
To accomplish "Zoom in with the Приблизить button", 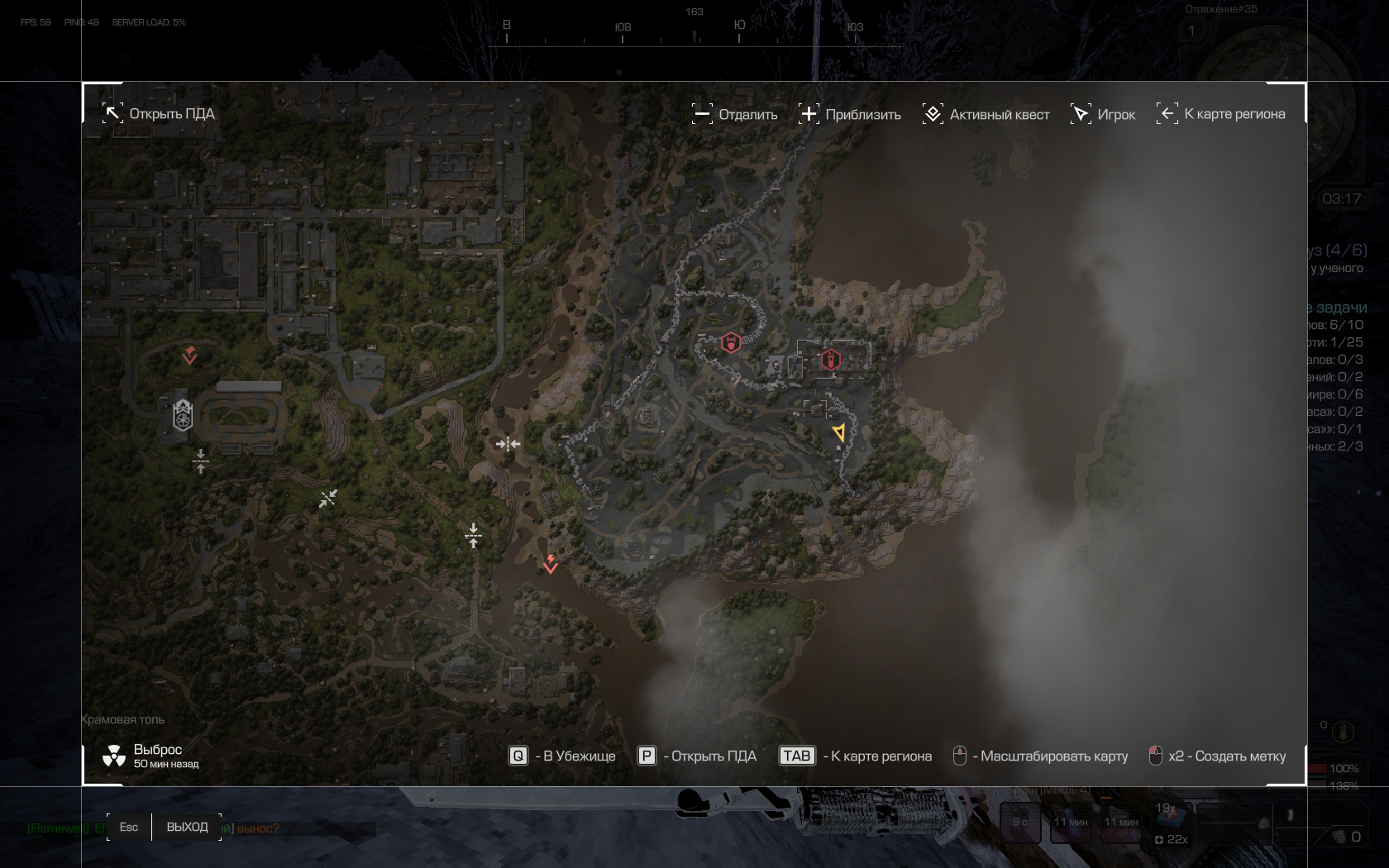I will (850, 114).
